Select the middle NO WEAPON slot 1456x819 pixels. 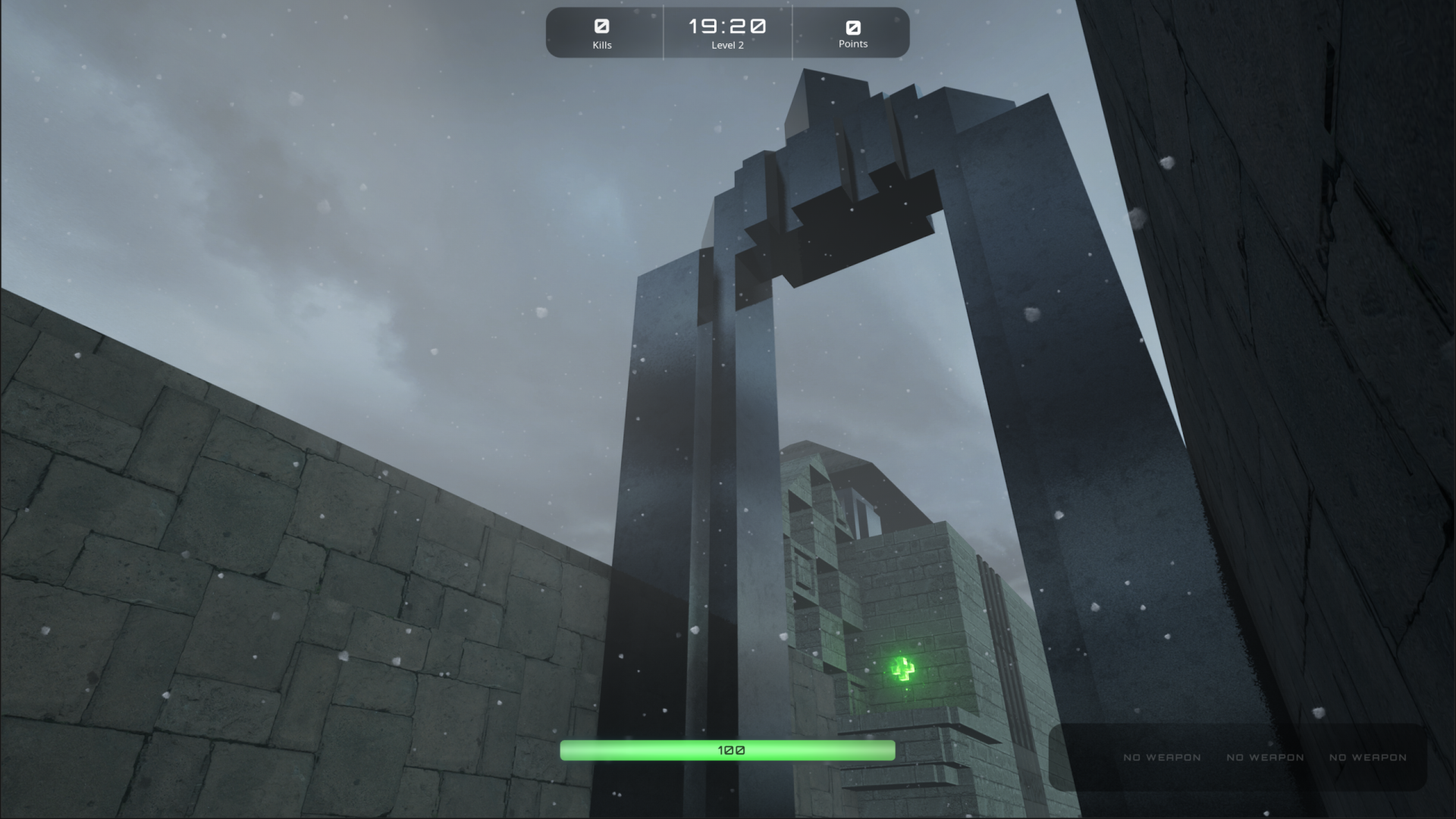[1264, 757]
